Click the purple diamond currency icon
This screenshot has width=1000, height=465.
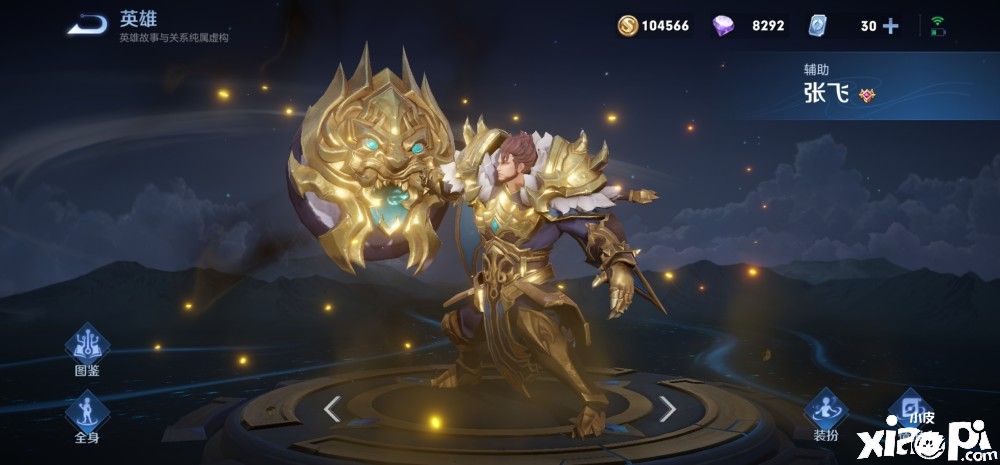(x=723, y=26)
